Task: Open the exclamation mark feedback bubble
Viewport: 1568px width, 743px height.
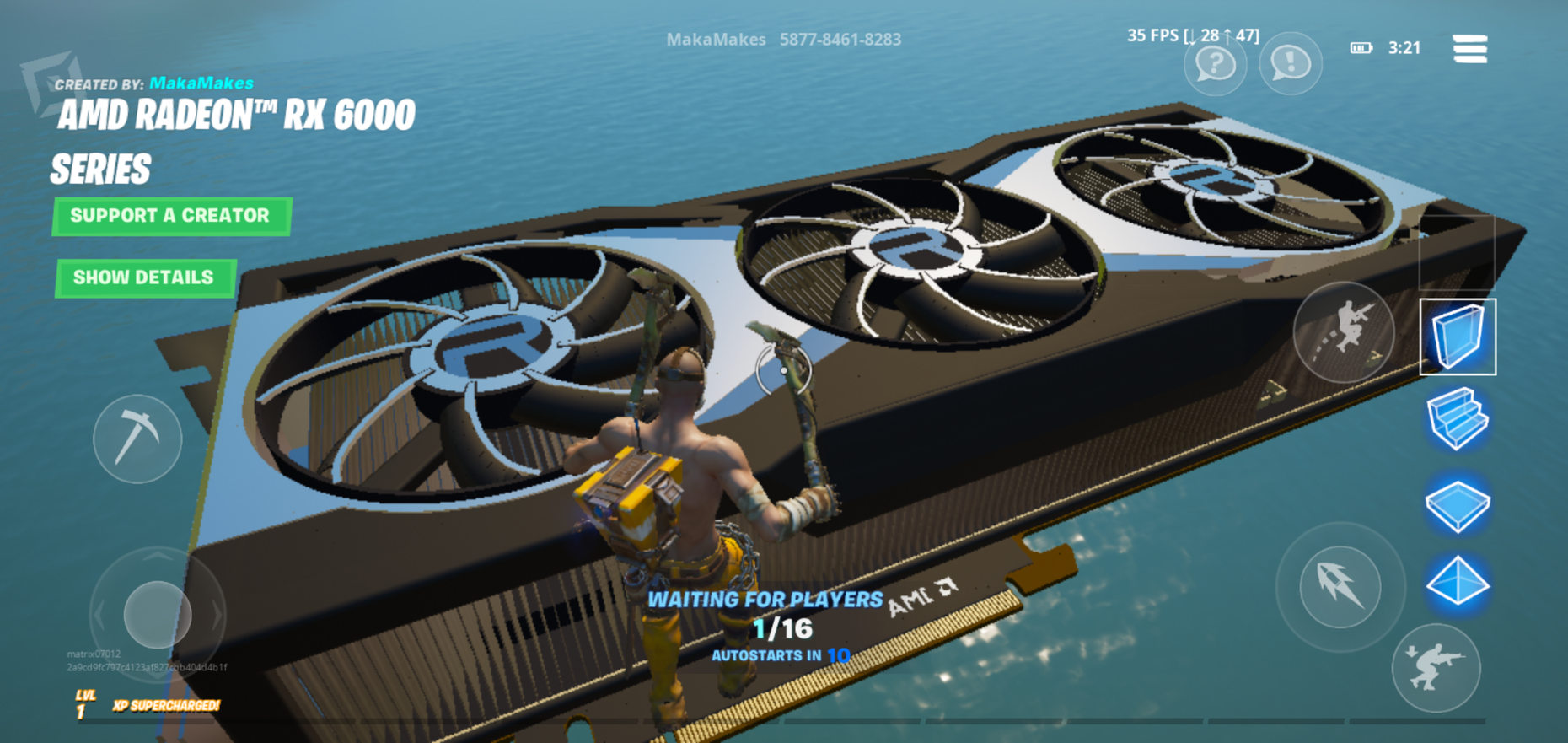Action: 1290,63
